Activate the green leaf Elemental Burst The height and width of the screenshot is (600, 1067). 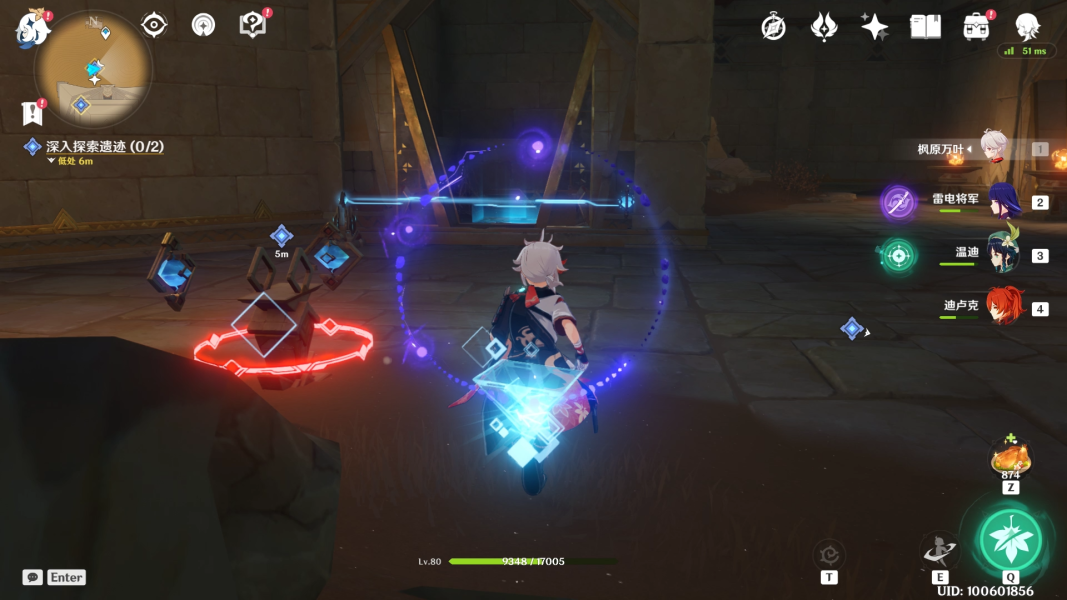point(1010,540)
